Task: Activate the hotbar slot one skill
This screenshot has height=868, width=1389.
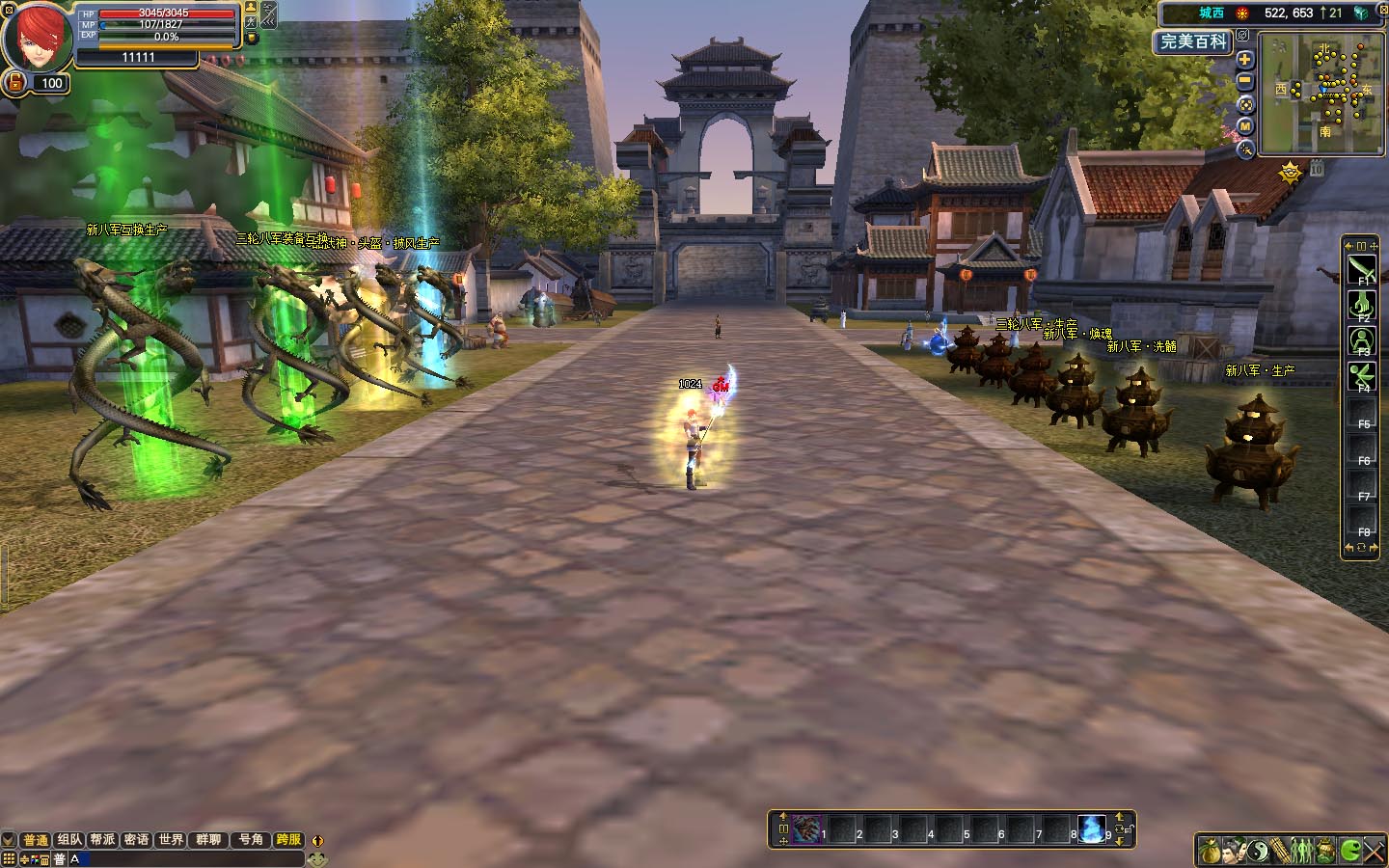Action: point(806,828)
